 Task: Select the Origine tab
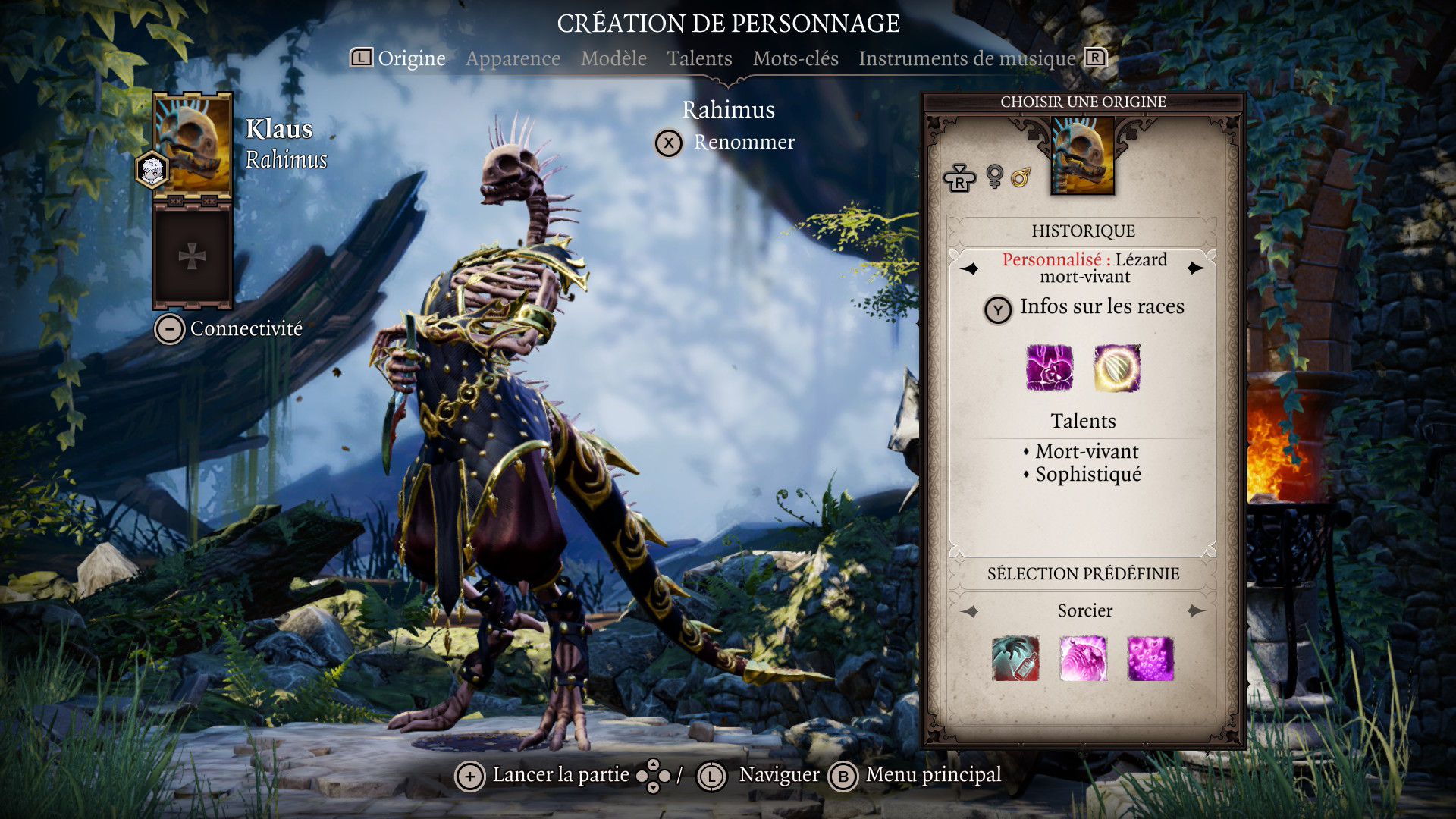(411, 58)
